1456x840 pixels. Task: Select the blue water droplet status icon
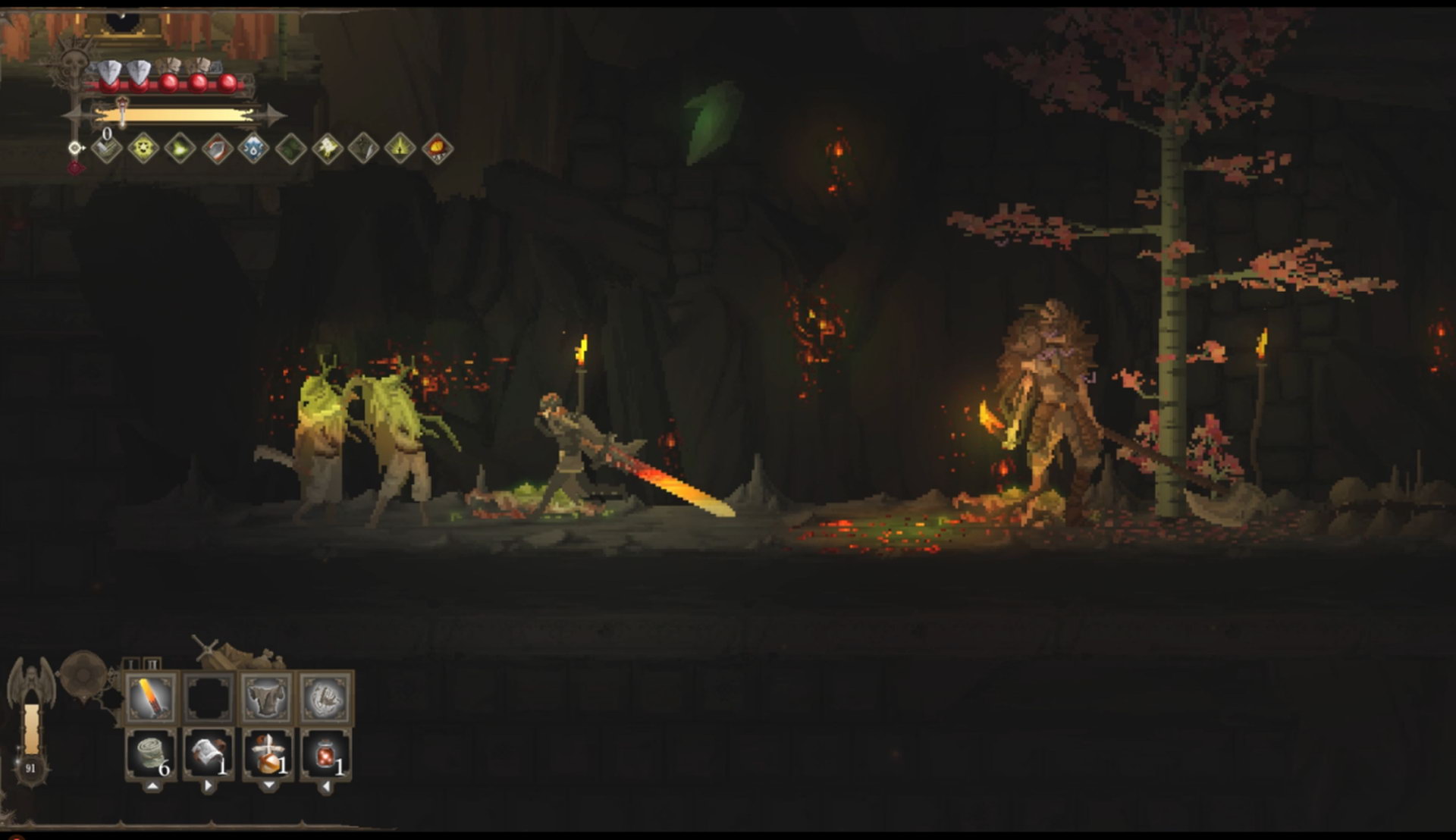pos(253,148)
